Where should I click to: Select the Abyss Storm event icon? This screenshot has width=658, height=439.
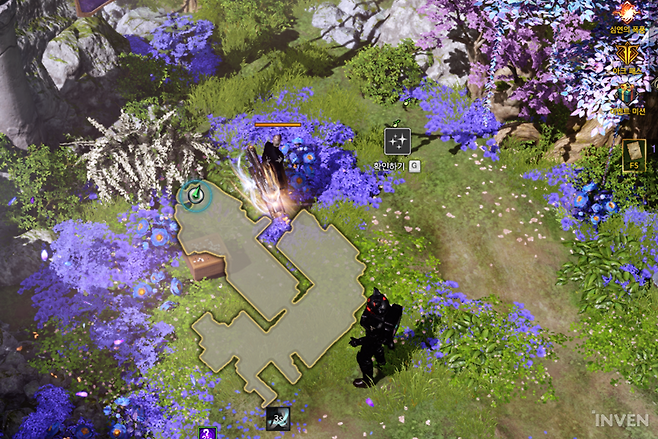tap(628, 13)
